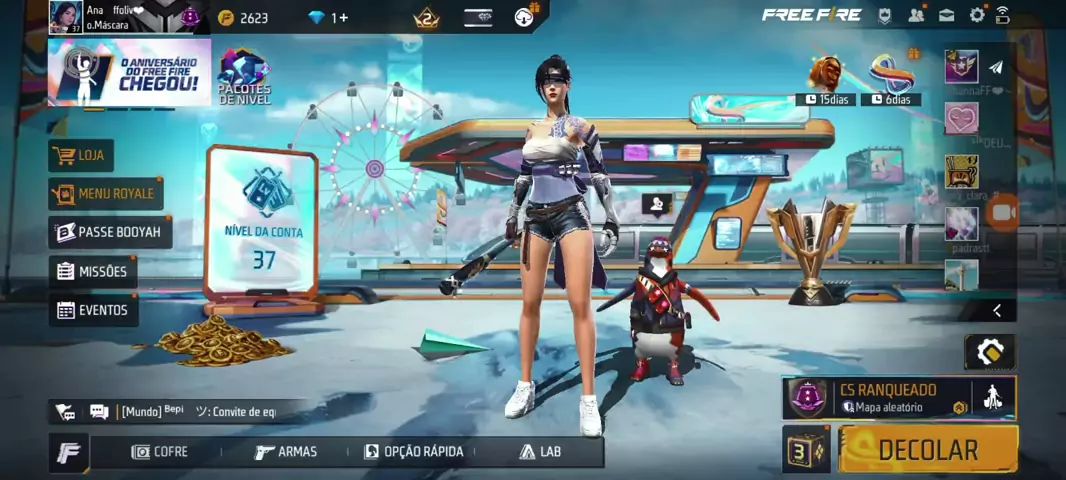Screen dimensions: 1066x480
Task: Open the LAB tab
Action: [540, 452]
